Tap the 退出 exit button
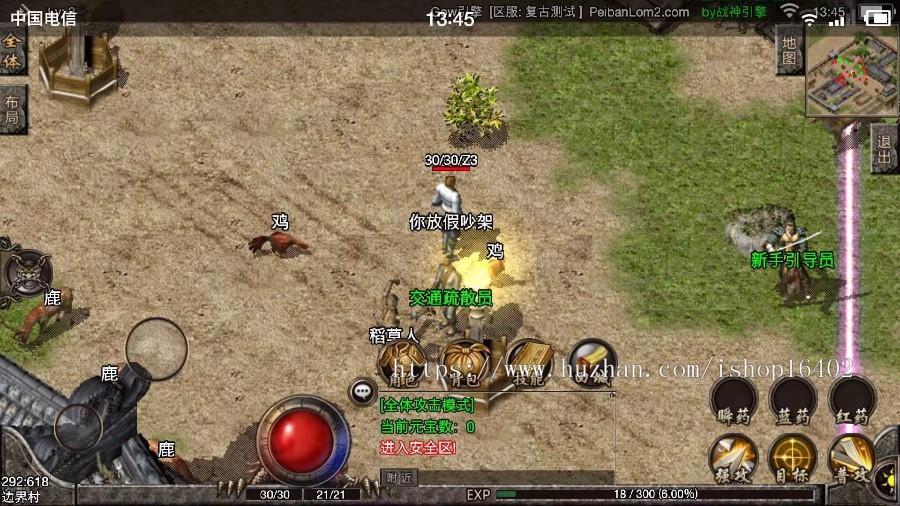This screenshot has height=506, width=900. pyautogui.click(x=883, y=149)
